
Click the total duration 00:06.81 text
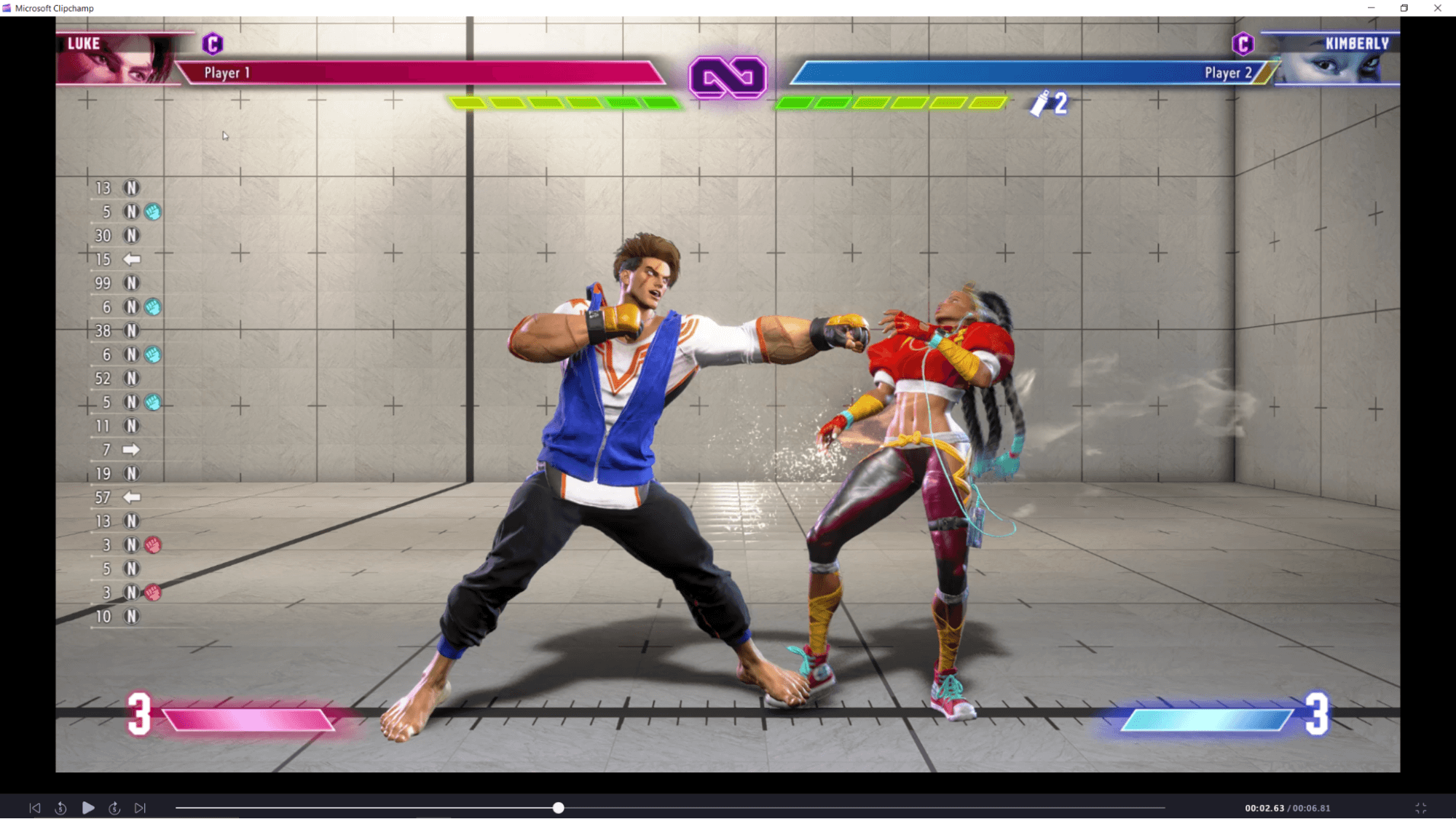pos(1310,807)
